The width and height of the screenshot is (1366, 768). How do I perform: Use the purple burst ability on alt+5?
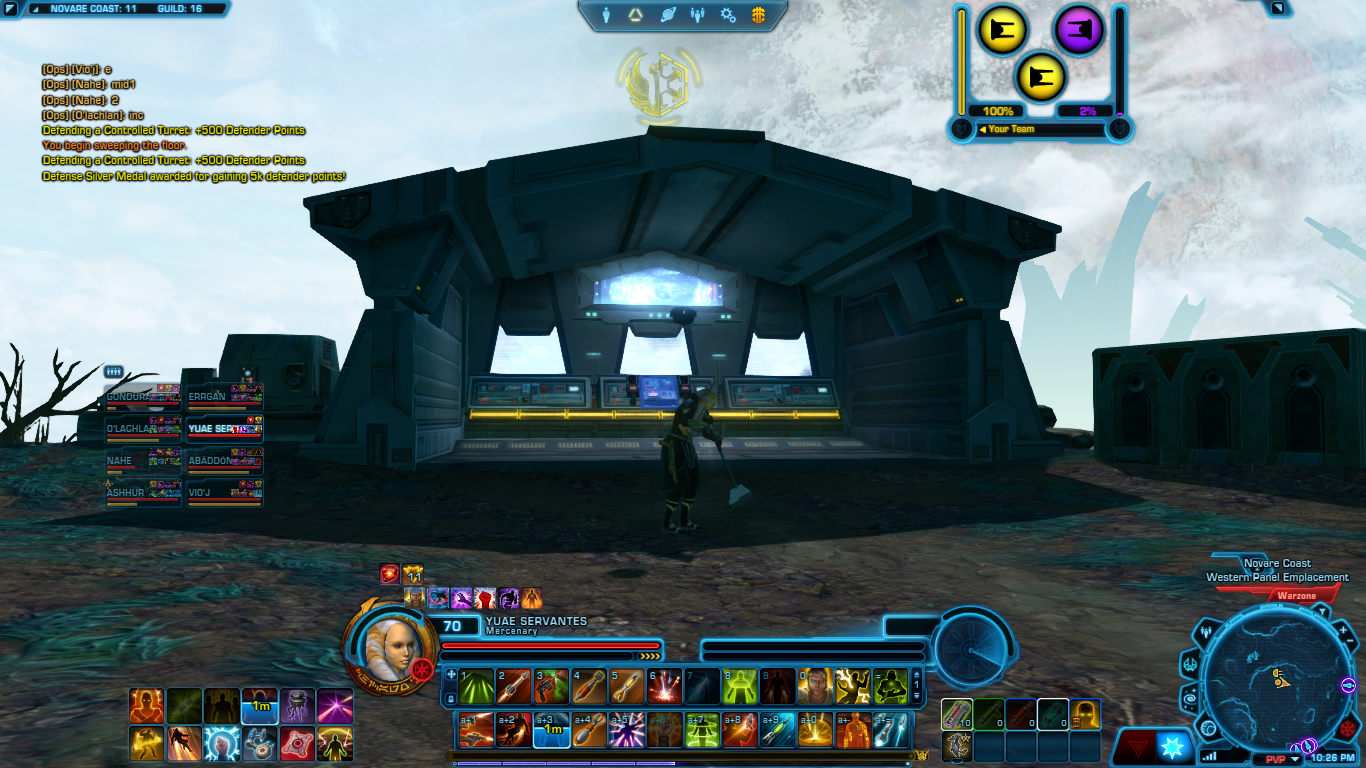pos(627,730)
